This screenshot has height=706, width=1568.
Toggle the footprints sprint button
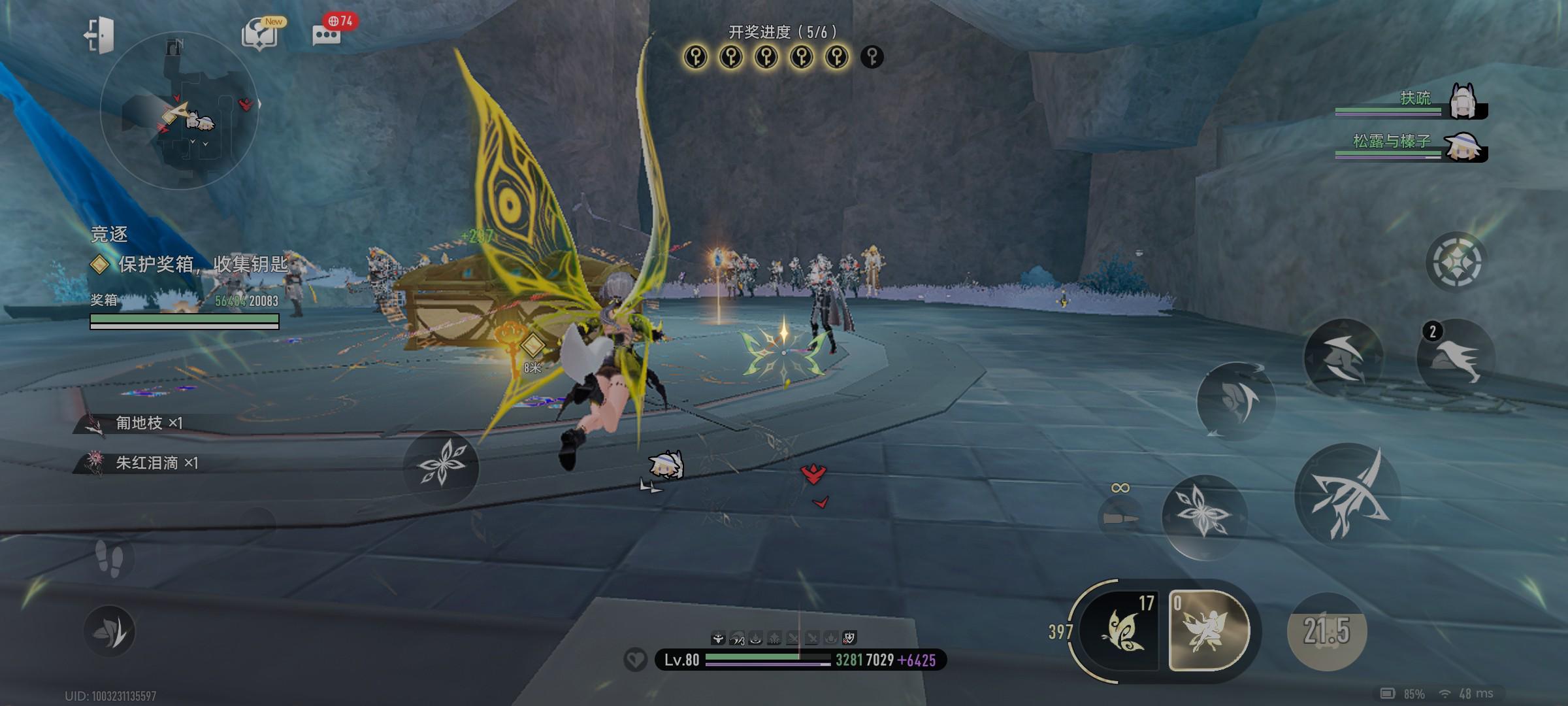point(109,559)
